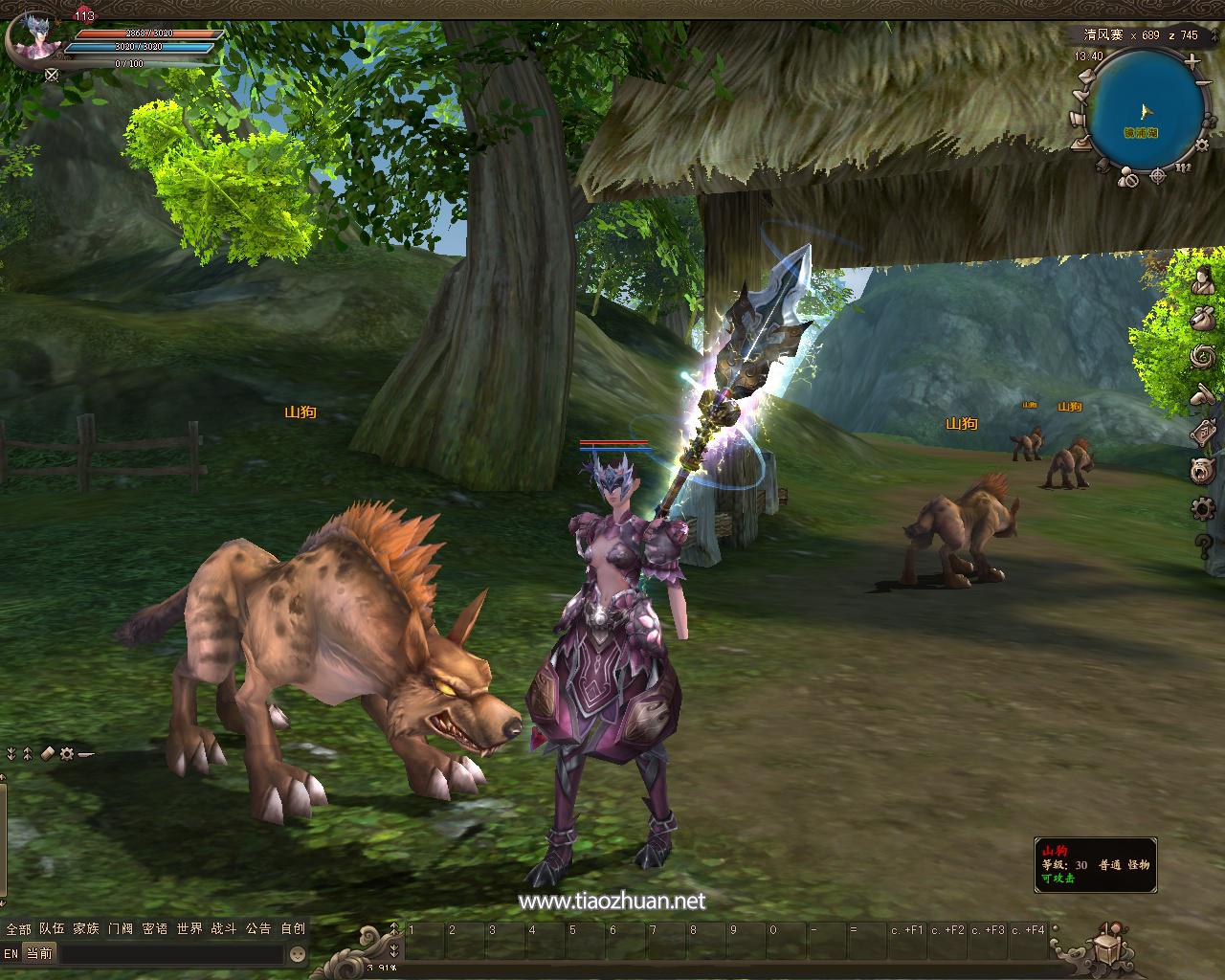The image size is (1225, 980).
Task: Zoom in the minimap with plus button
Action: click(1192, 61)
